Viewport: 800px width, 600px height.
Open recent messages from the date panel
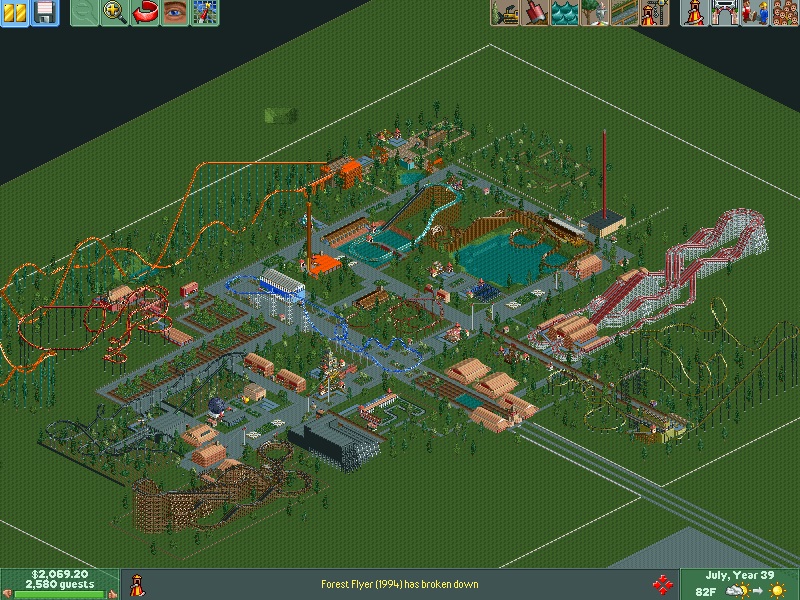coord(740,575)
